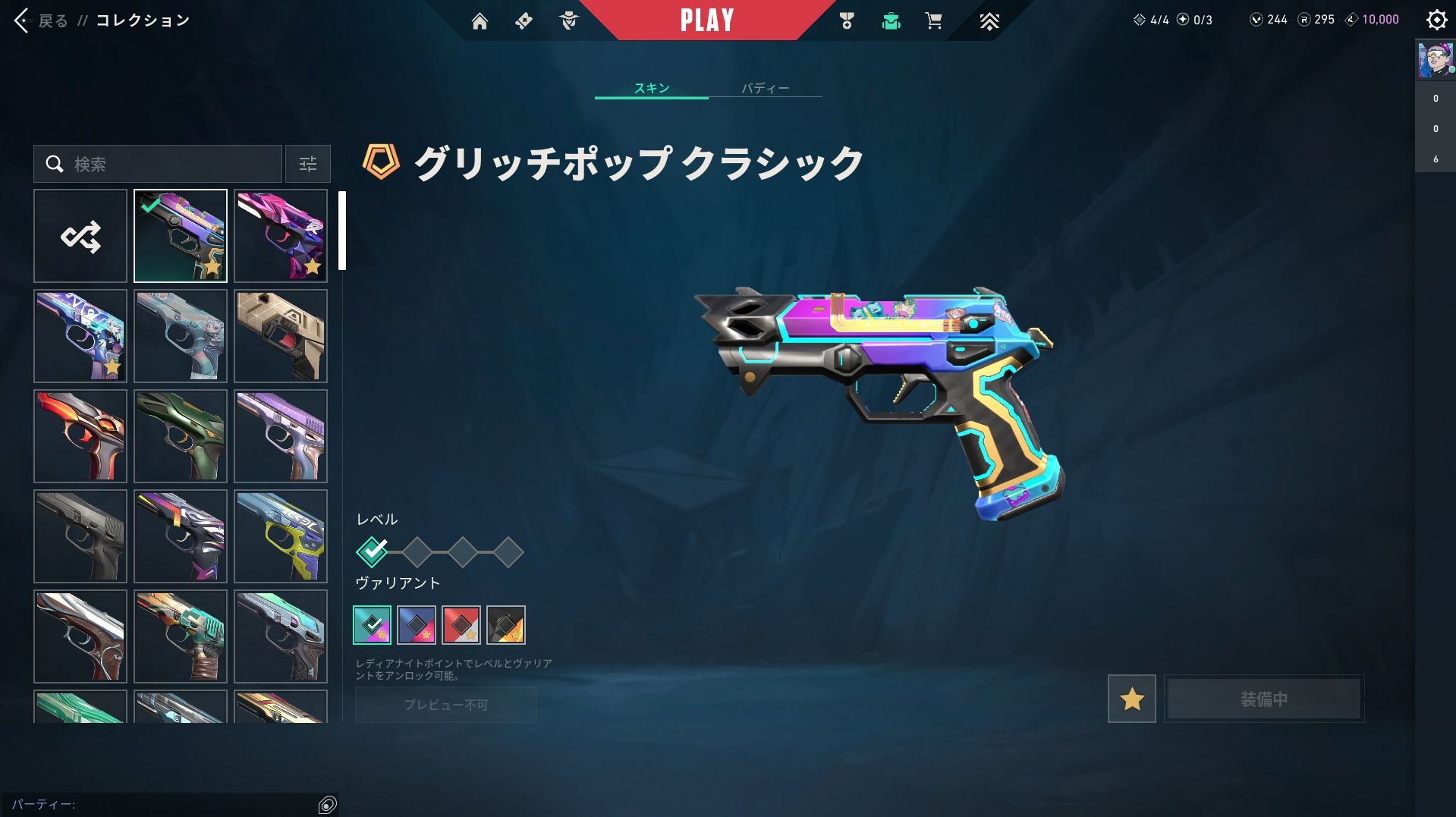The width and height of the screenshot is (1456, 817).
Task: Open the store cart icon
Action: pos(933,21)
